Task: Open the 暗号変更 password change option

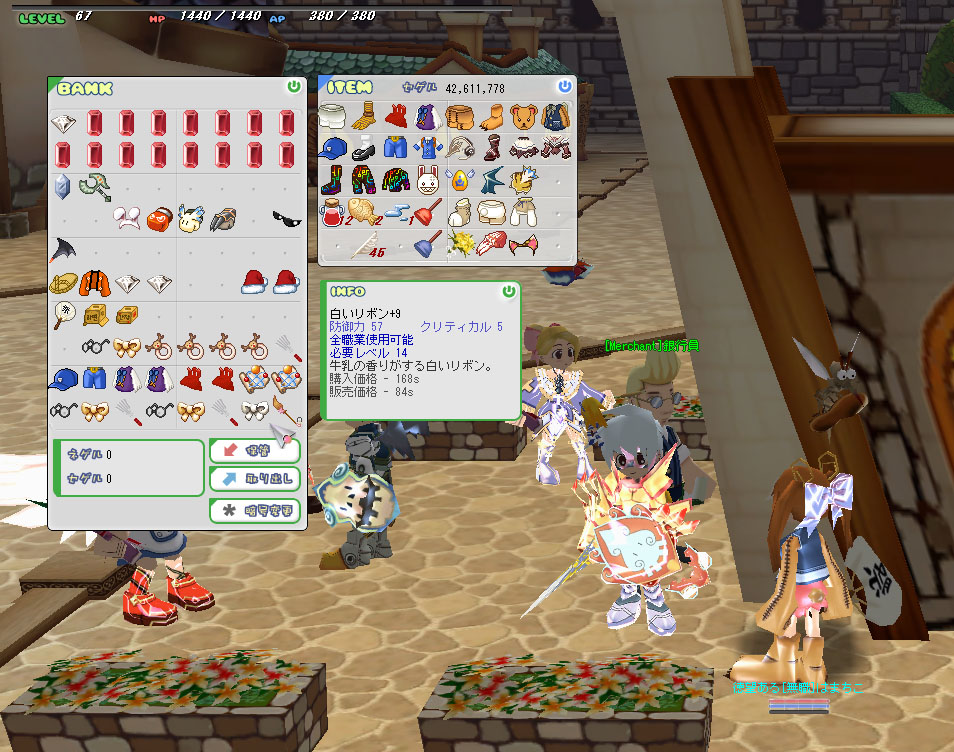Action: coord(255,511)
